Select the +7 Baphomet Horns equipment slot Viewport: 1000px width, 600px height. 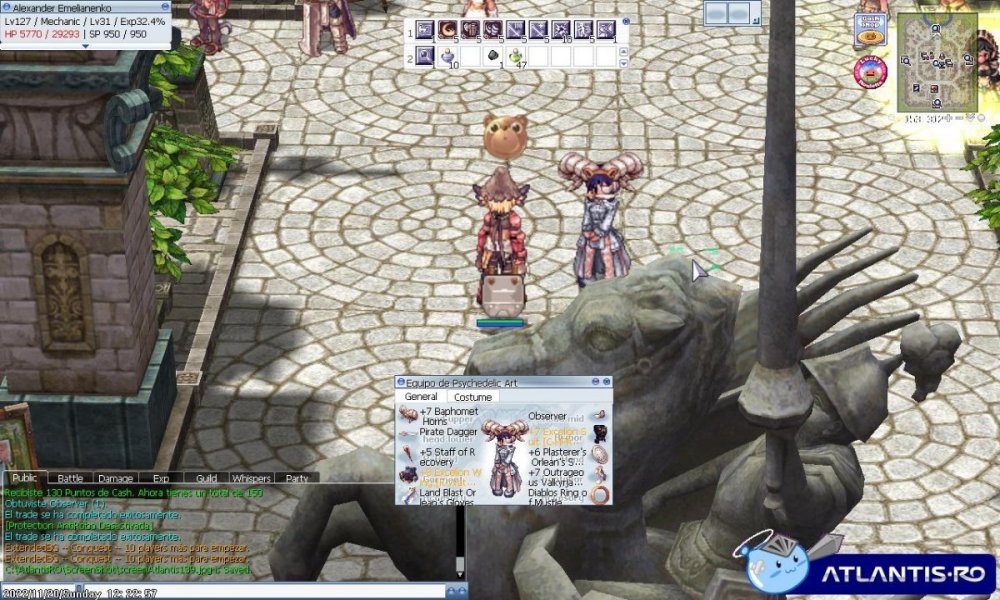[408, 415]
